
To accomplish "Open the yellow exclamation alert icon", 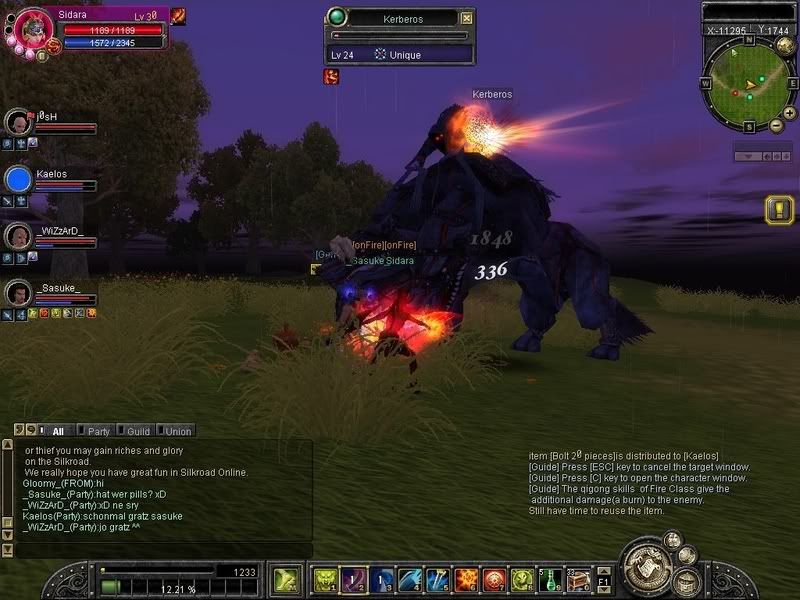I will [x=778, y=210].
